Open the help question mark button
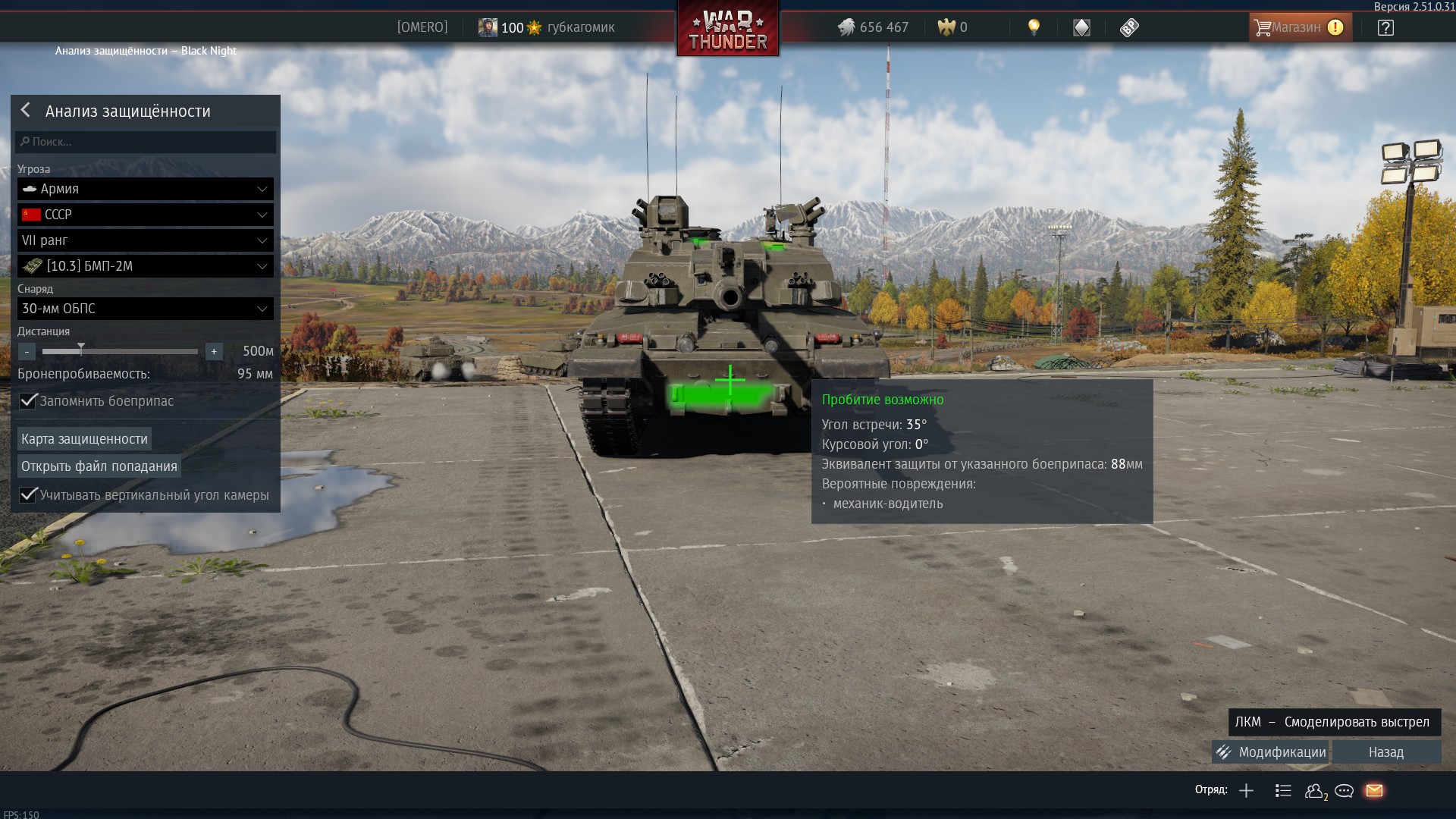Screen dimensions: 1456x819 point(1385,28)
